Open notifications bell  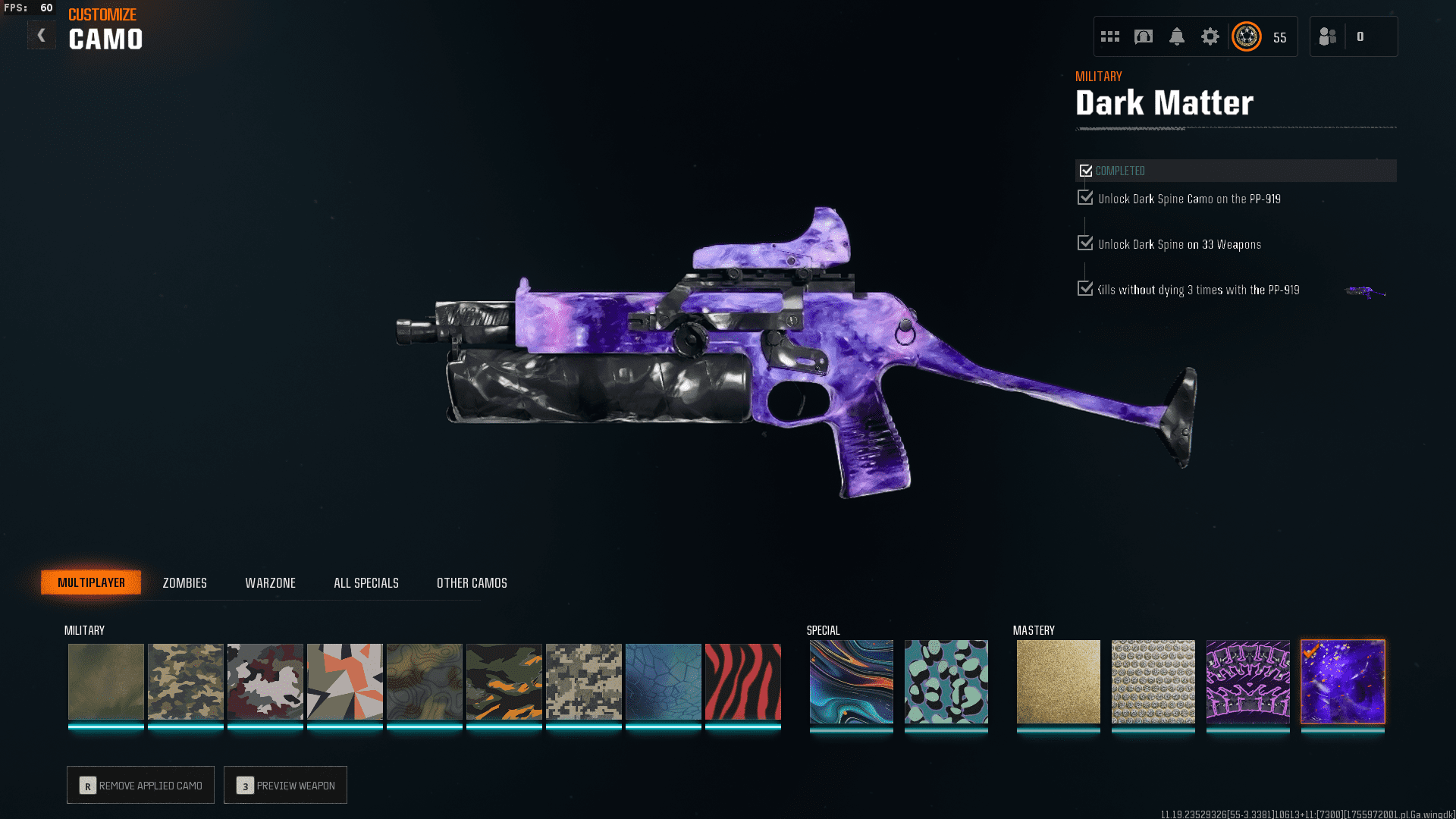tap(1176, 36)
